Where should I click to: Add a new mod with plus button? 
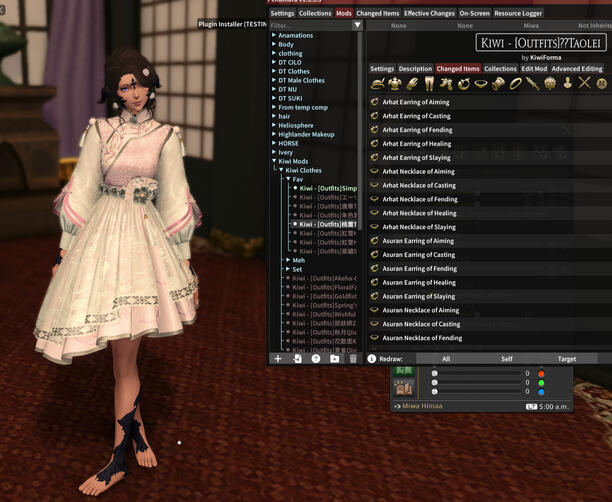[278, 358]
